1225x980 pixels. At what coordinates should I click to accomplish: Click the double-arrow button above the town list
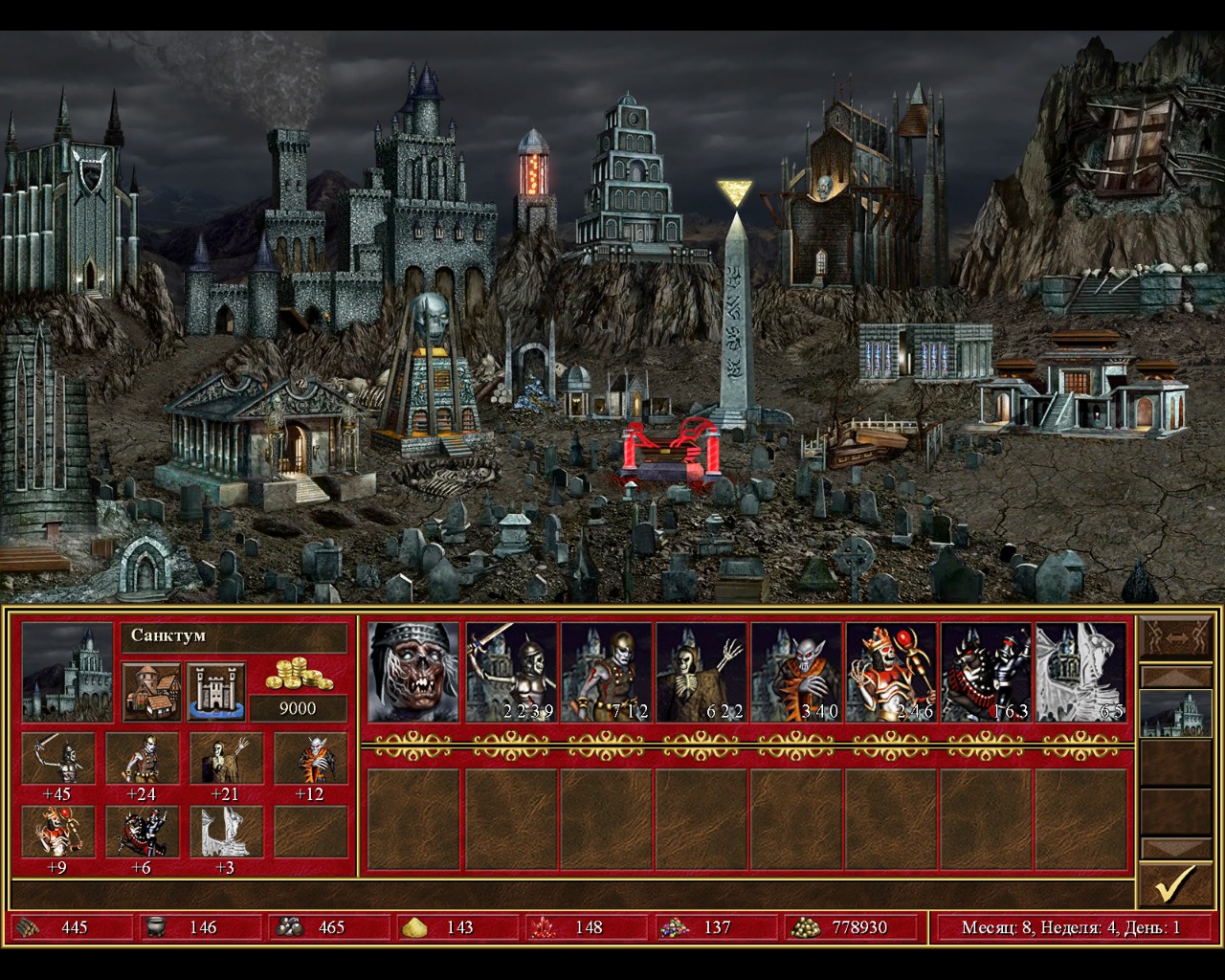click(1174, 637)
